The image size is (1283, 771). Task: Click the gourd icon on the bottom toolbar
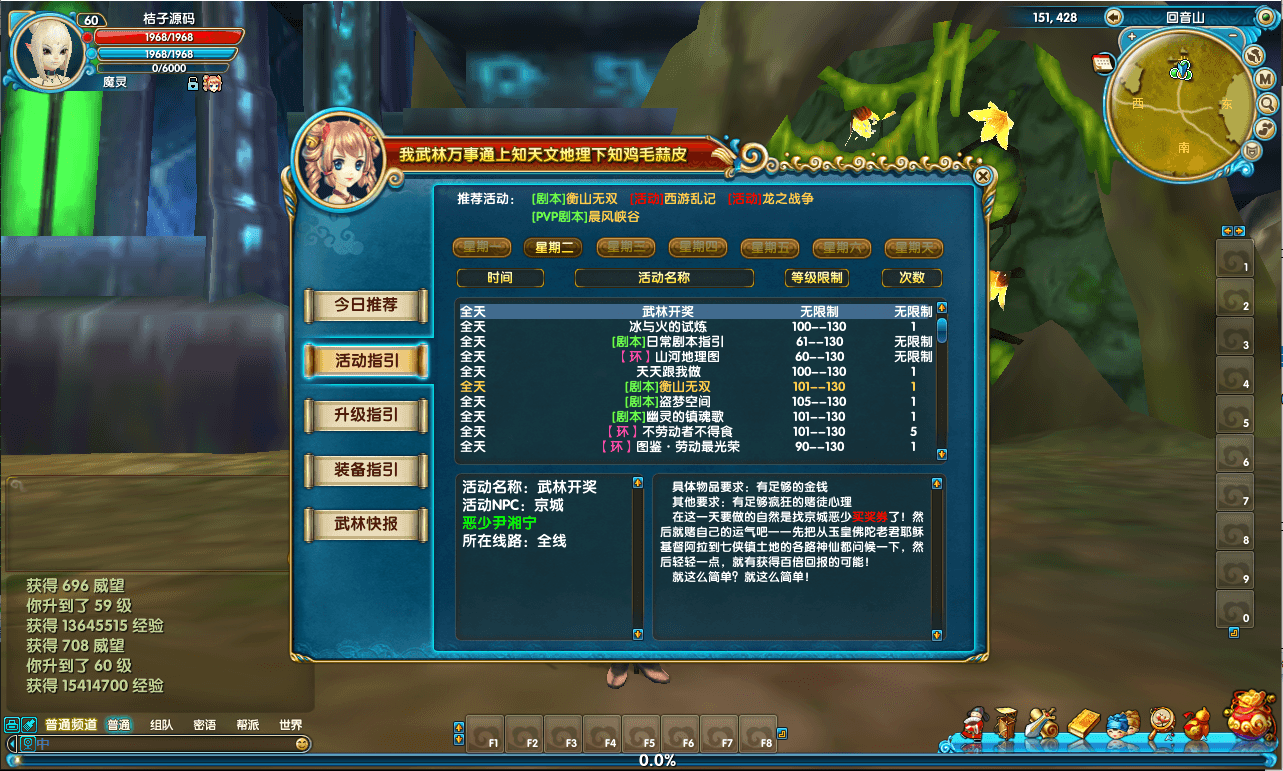click(x=1198, y=722)
